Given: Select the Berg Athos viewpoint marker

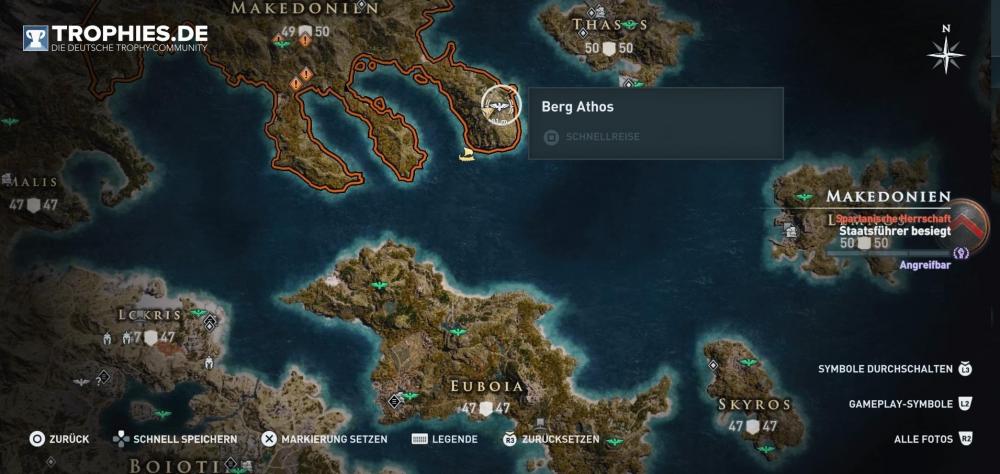Looking at the screenshot, I should point(499,104).
